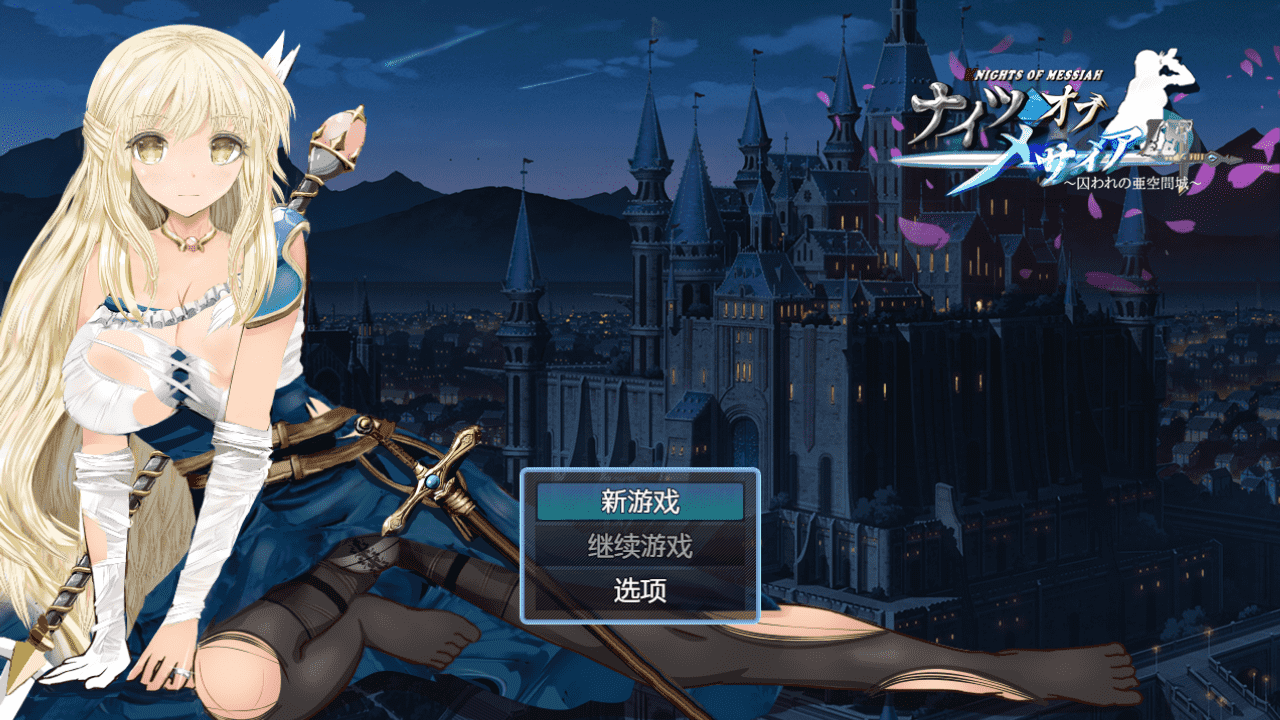Click the ring on the heroine's finger
The height and width of the screenshot is (720, 1280).
[181, 671]
